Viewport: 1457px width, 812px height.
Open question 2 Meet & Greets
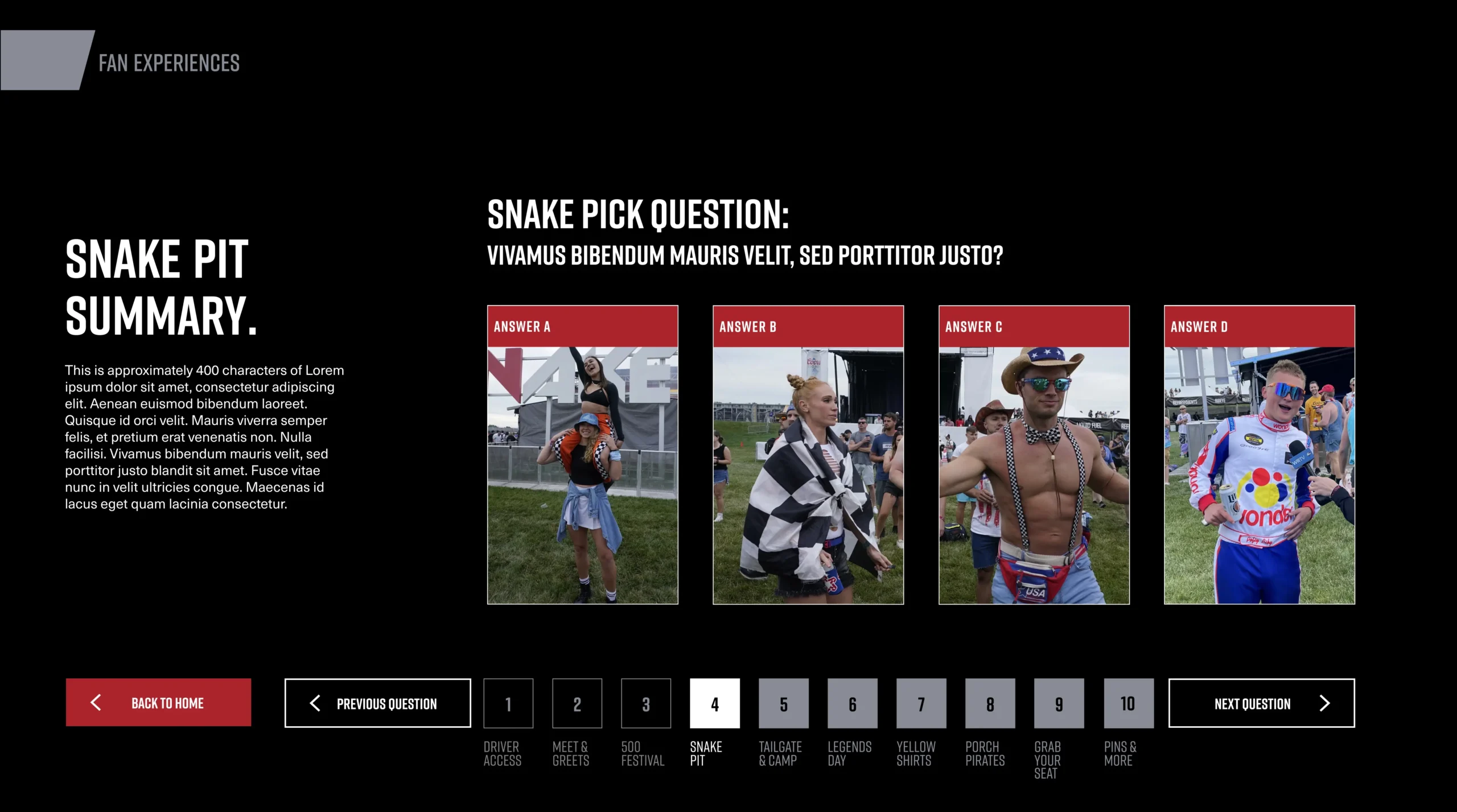(577, 703)
